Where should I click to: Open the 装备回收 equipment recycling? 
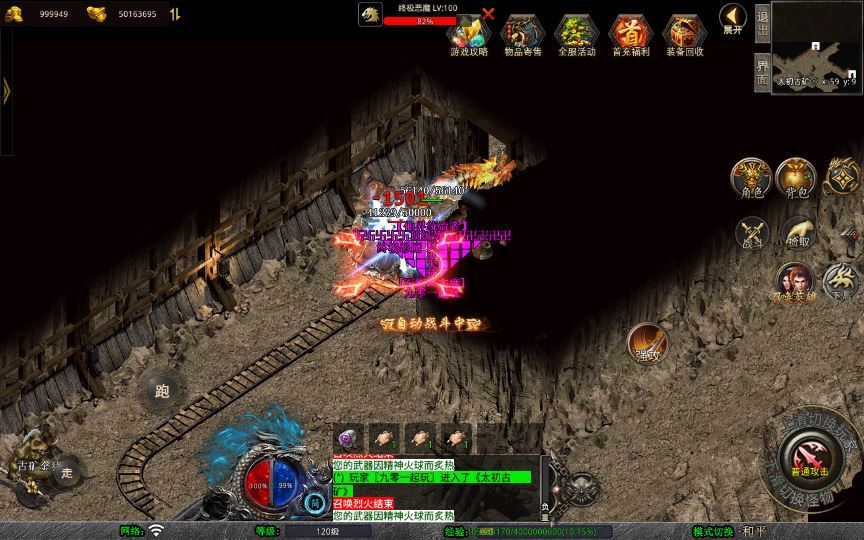coord(685,35)
